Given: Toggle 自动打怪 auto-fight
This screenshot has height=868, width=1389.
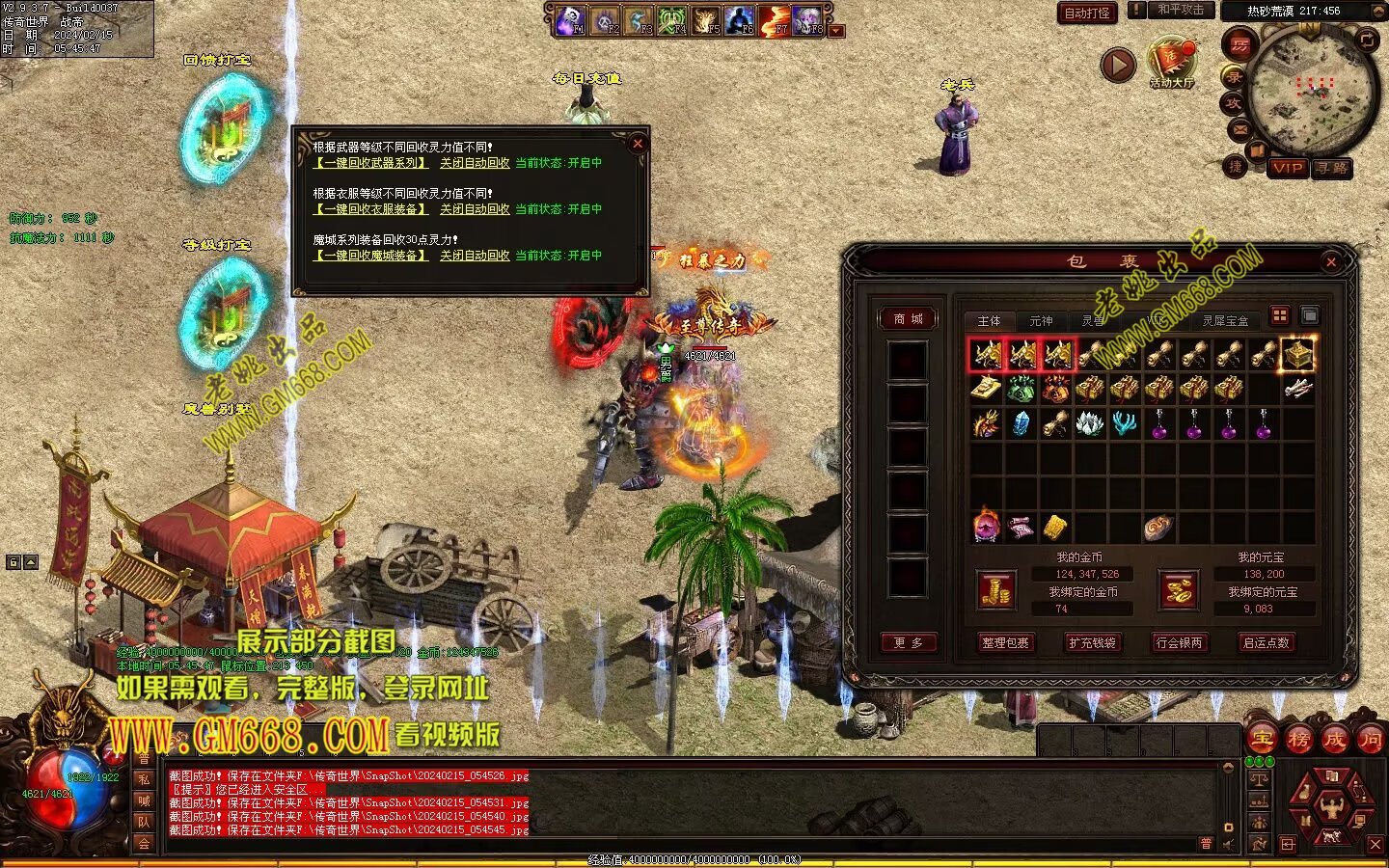Looking at the screenshot, I should (1087, 13).
